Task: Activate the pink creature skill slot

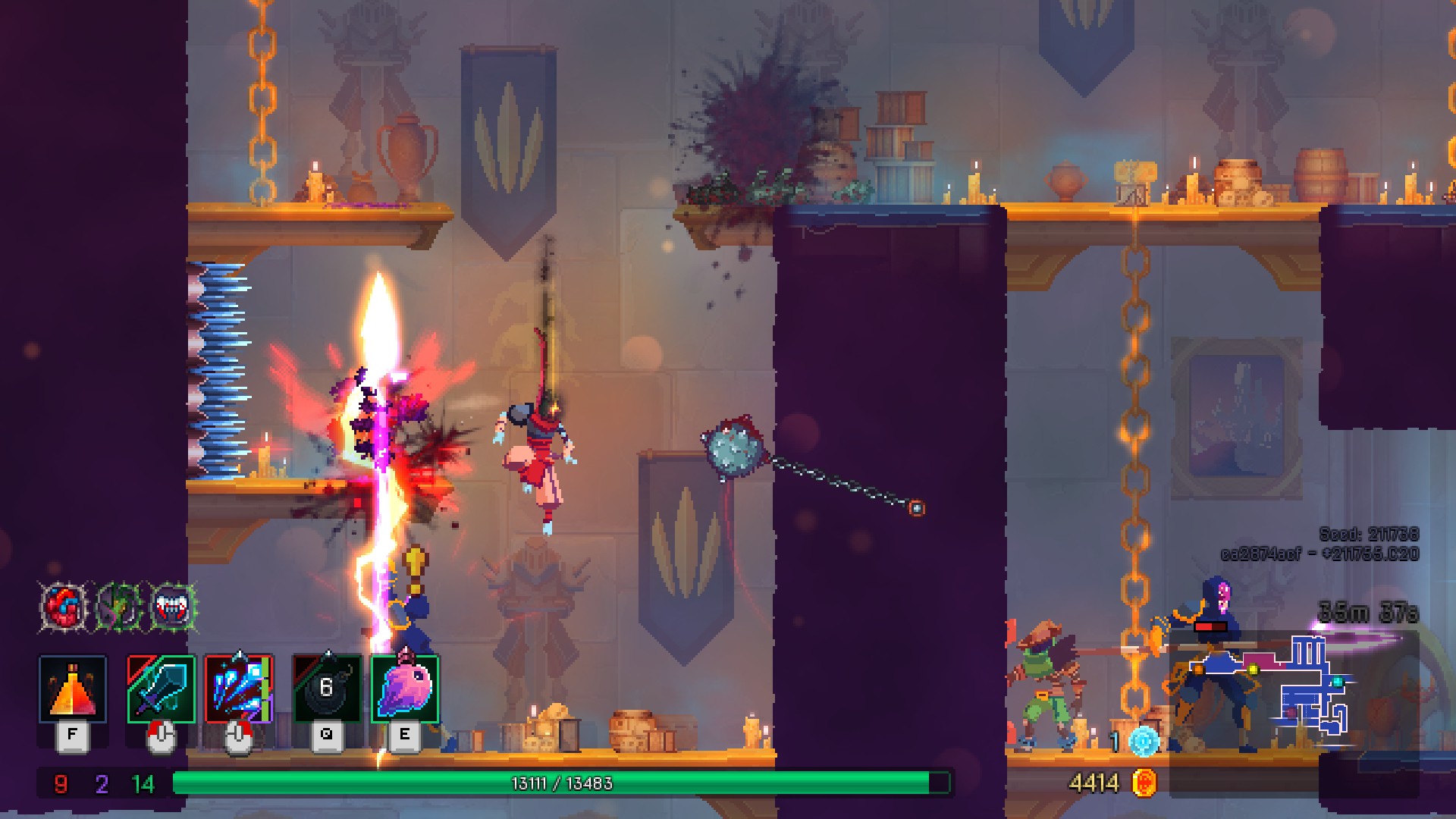Action: 405,689
